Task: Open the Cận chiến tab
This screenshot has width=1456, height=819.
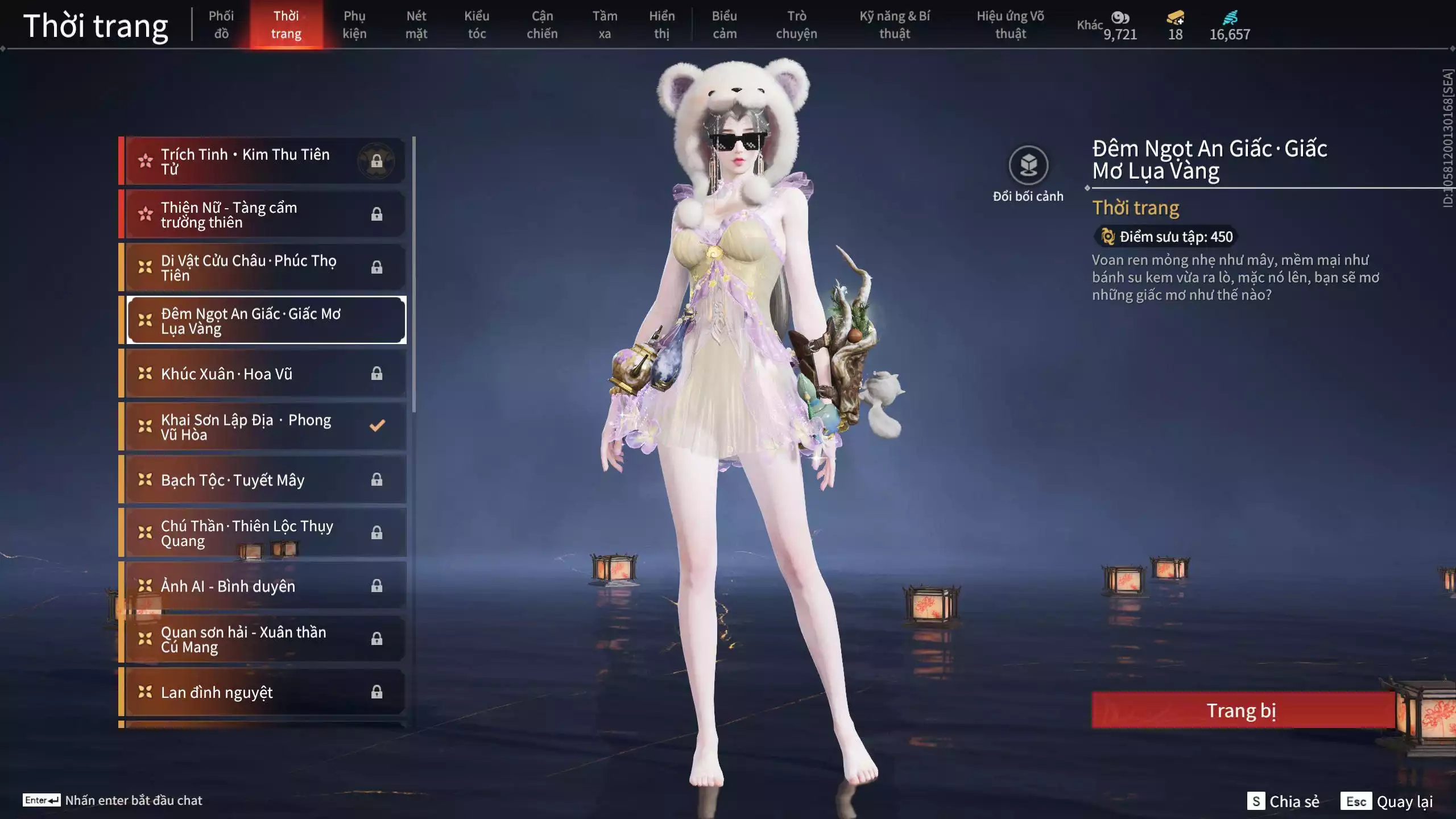Action: pos(542,24)
